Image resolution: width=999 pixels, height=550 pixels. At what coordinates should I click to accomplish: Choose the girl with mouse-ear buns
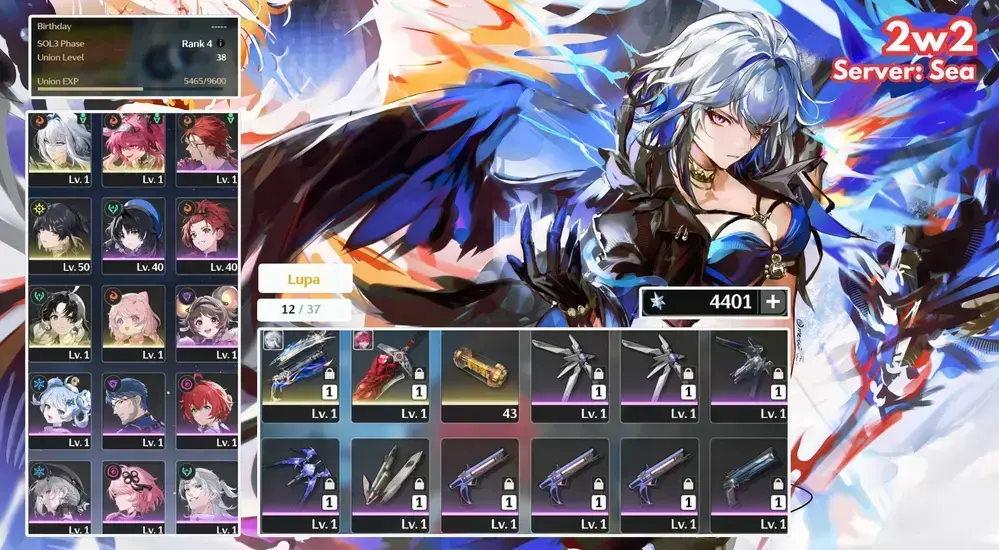(206, 322)
